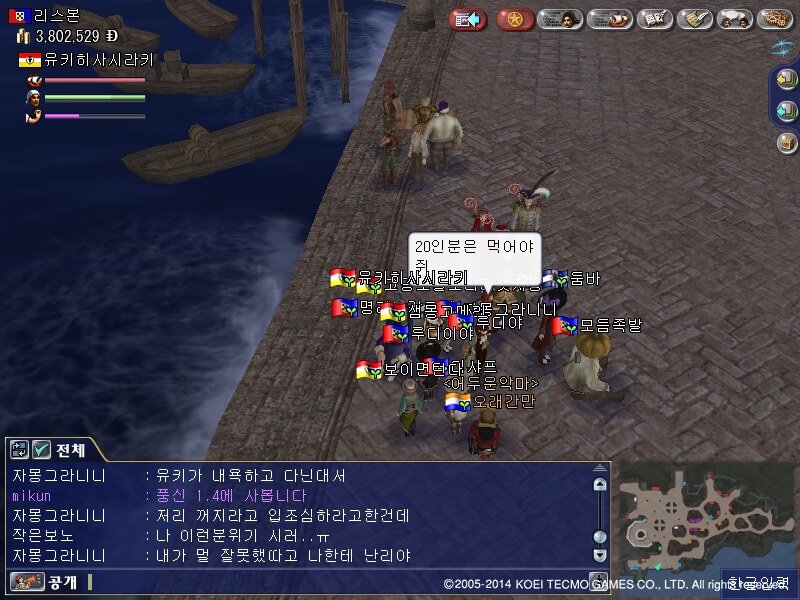The image size is (800, 600).
Task: Open the two-heads speech bubble menu
Action: (735, 19)
